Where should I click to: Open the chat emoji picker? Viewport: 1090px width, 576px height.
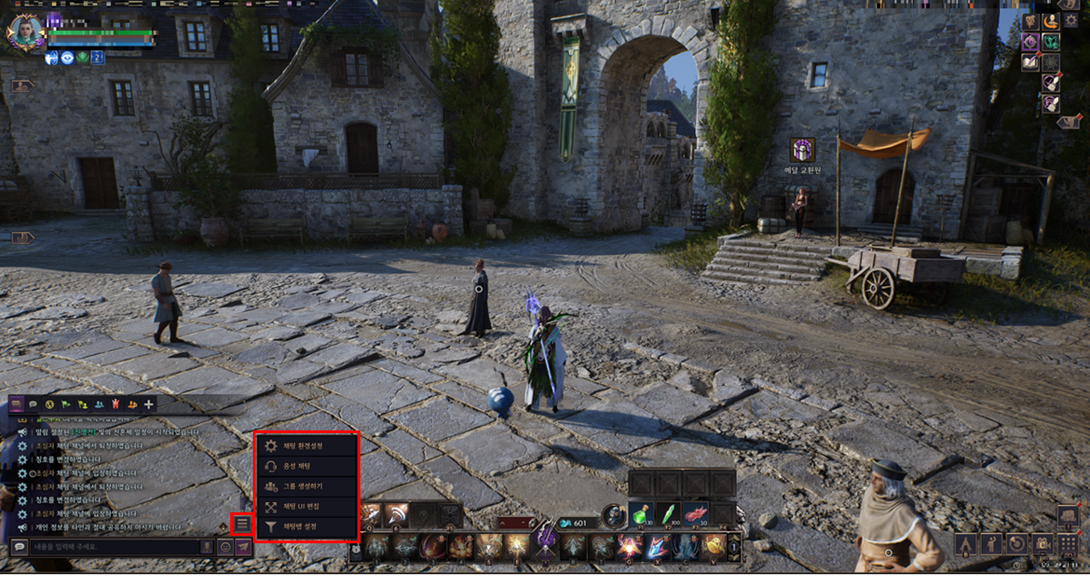pyautogui.click(x=225, y=547)
